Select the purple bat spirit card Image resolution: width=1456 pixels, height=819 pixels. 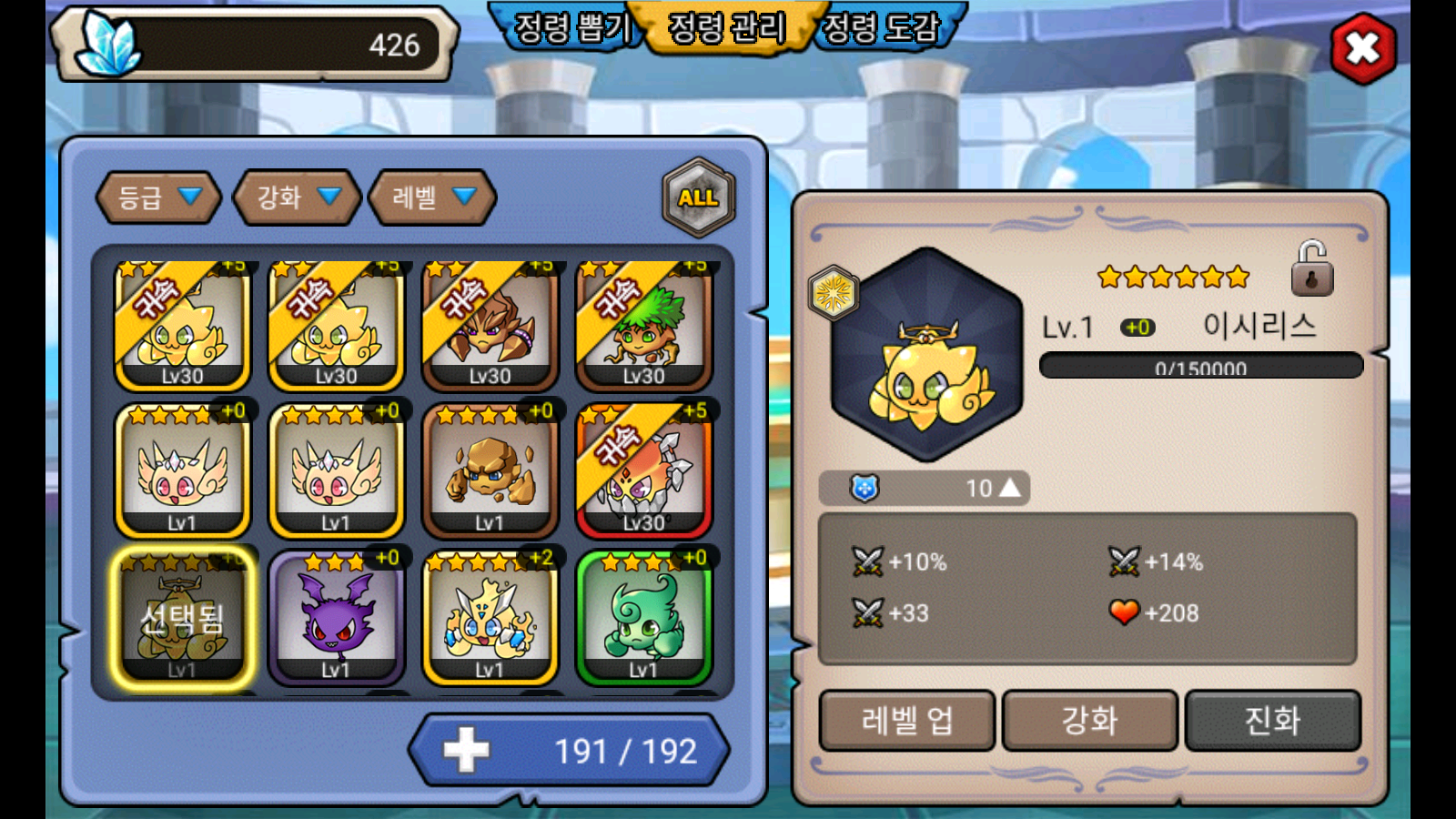coord(337,619)
